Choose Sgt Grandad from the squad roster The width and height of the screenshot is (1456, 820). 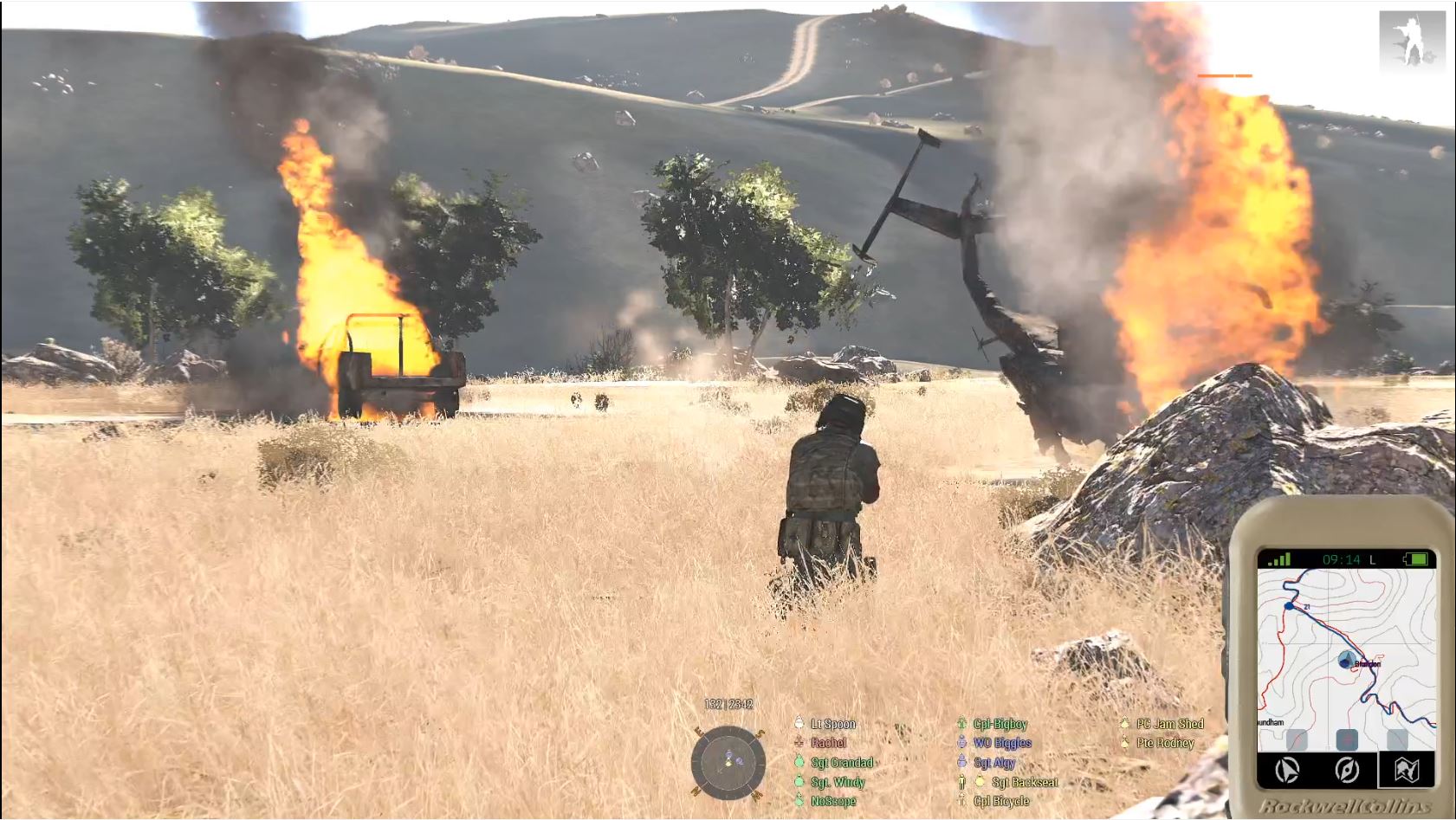click(x=842, y=763)
